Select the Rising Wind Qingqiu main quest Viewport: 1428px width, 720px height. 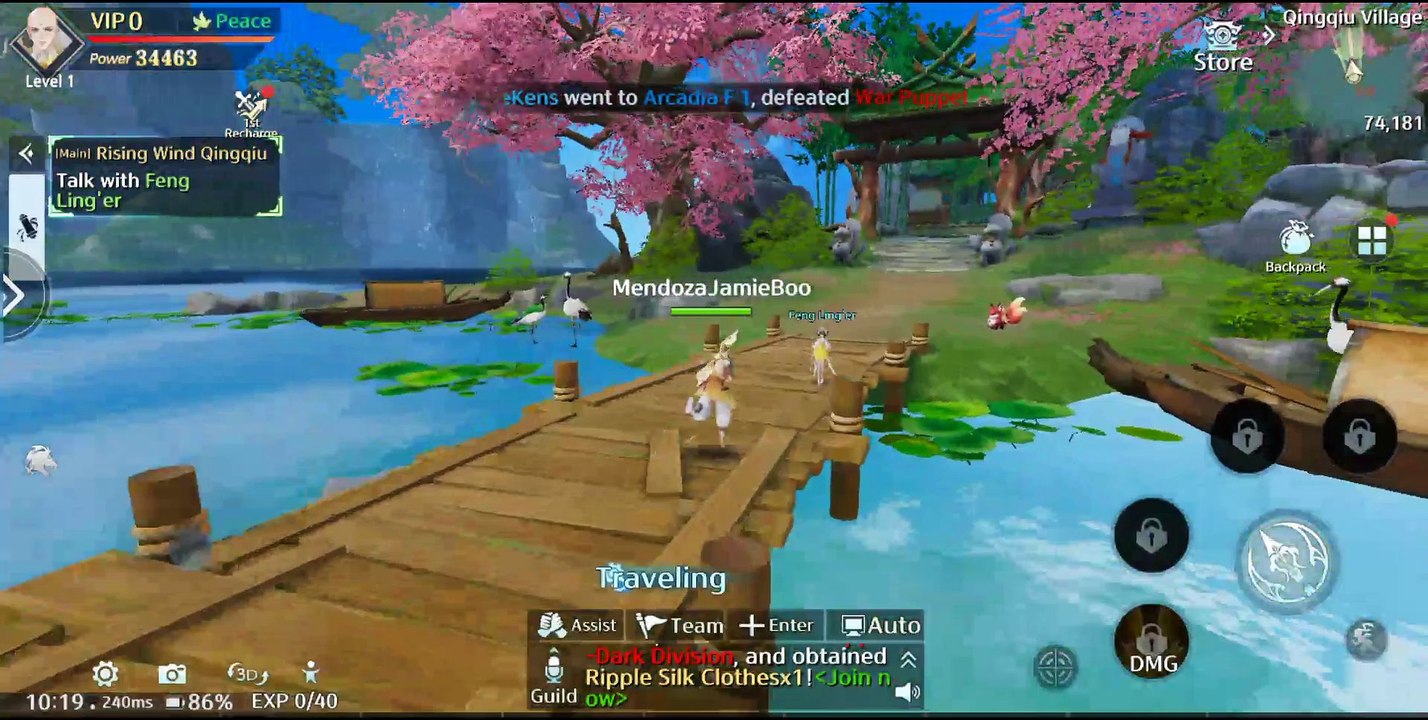pyautogui.click(x=165, y=153)
